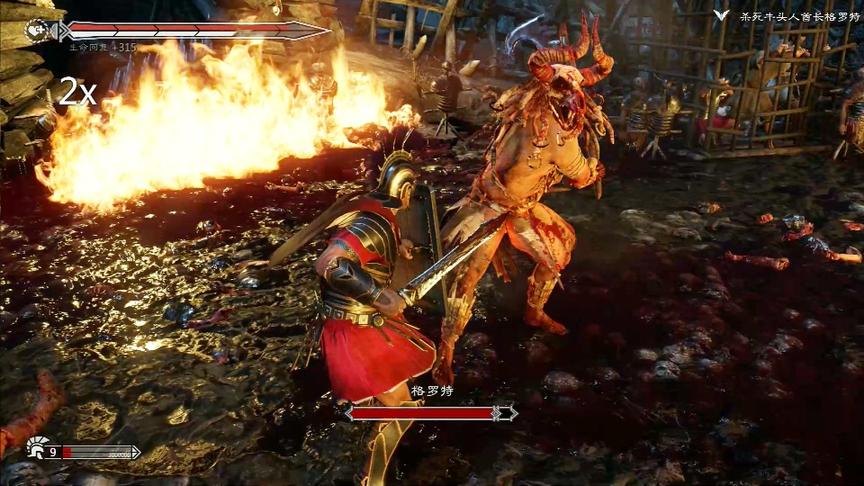Click the objective tracker text about the minotaur chieftain
Image resolution: width=864 pixels, height=486 pixels.
(x=799, y=16)
